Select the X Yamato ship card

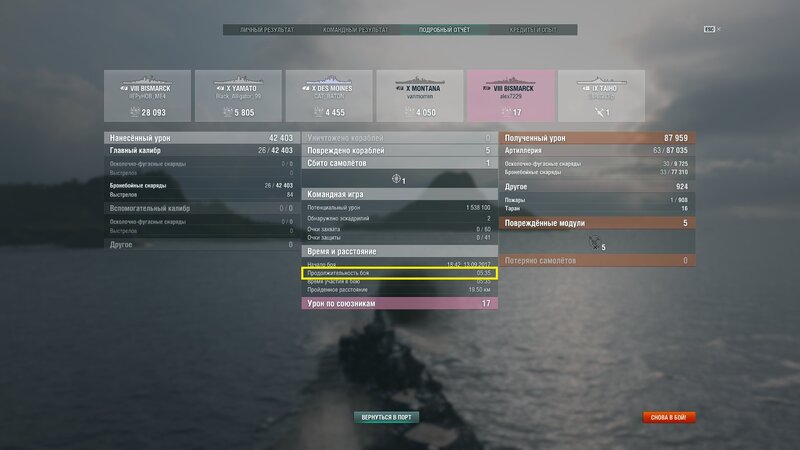click(x=236, y=96)
